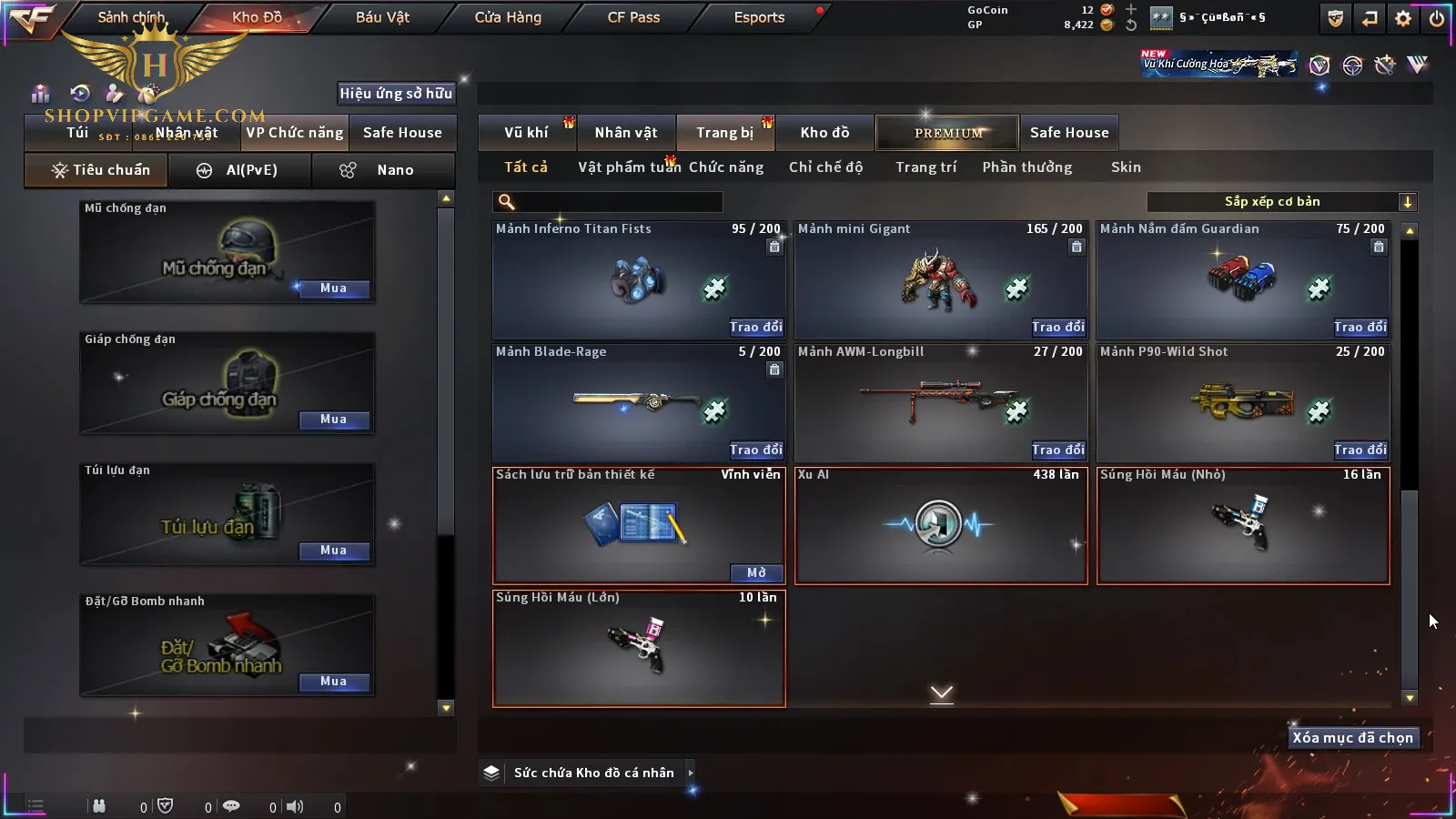1456x819 pixels.
Task: Buy the Mũ chống đạn helmet
Action: [333, 288]
